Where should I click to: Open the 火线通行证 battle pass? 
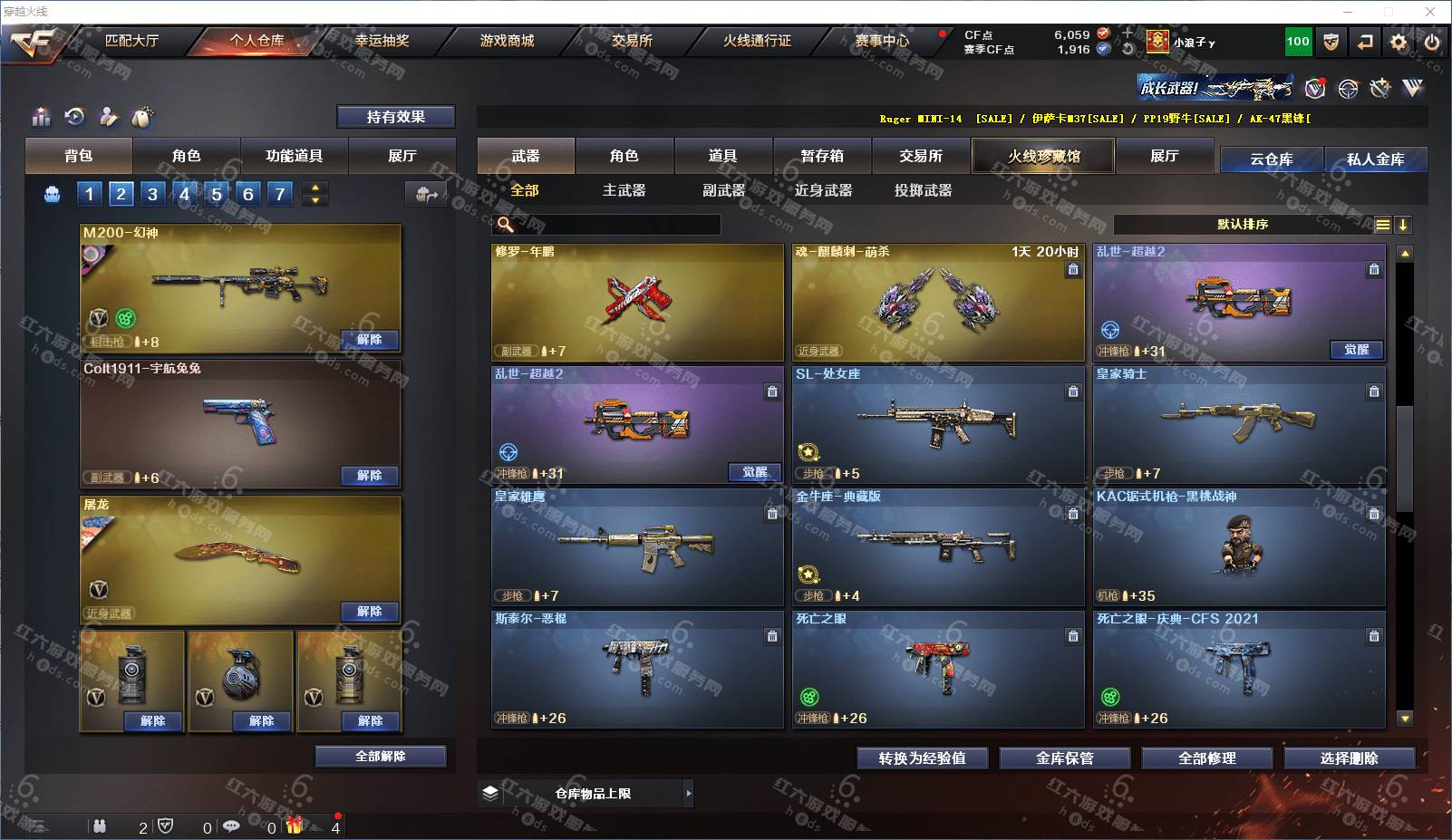click(x=757, y=41)
